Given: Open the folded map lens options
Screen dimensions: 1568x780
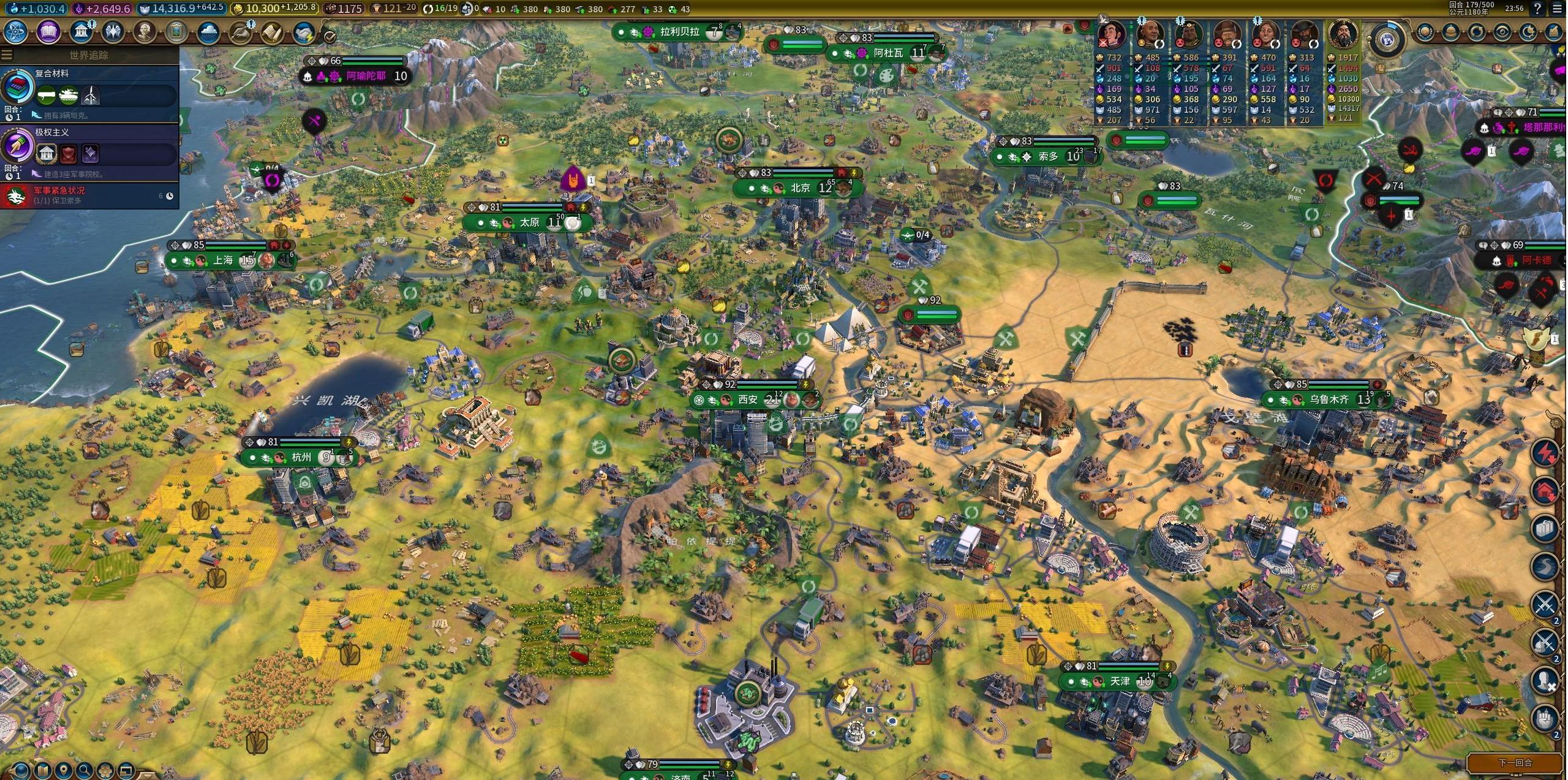Looking at the screenshot, I should click(43, 770).
